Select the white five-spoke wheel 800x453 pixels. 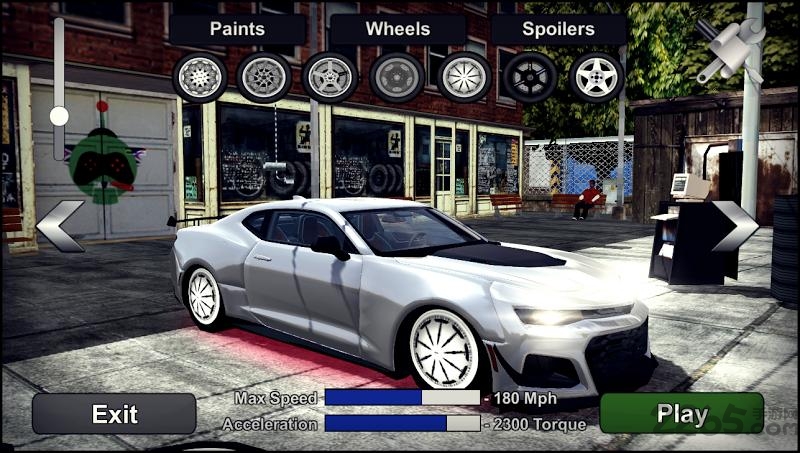[x=597, y=77]
